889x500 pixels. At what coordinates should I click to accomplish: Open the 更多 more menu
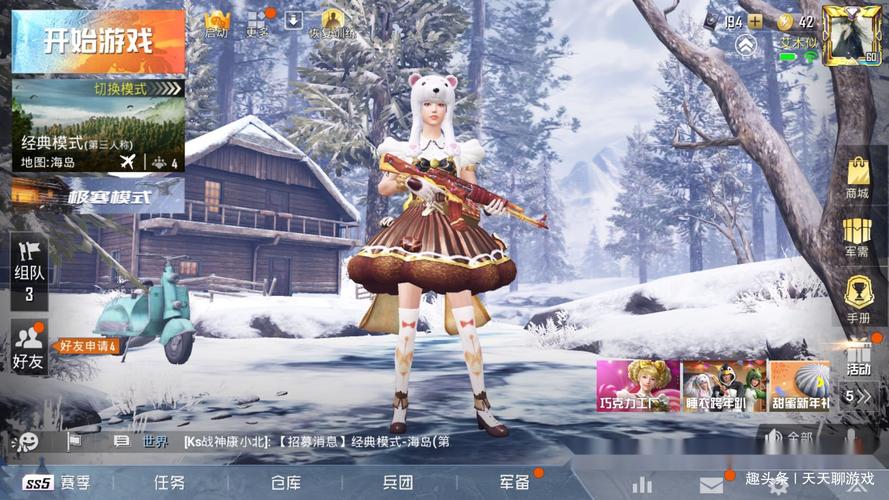click(257, 23)
